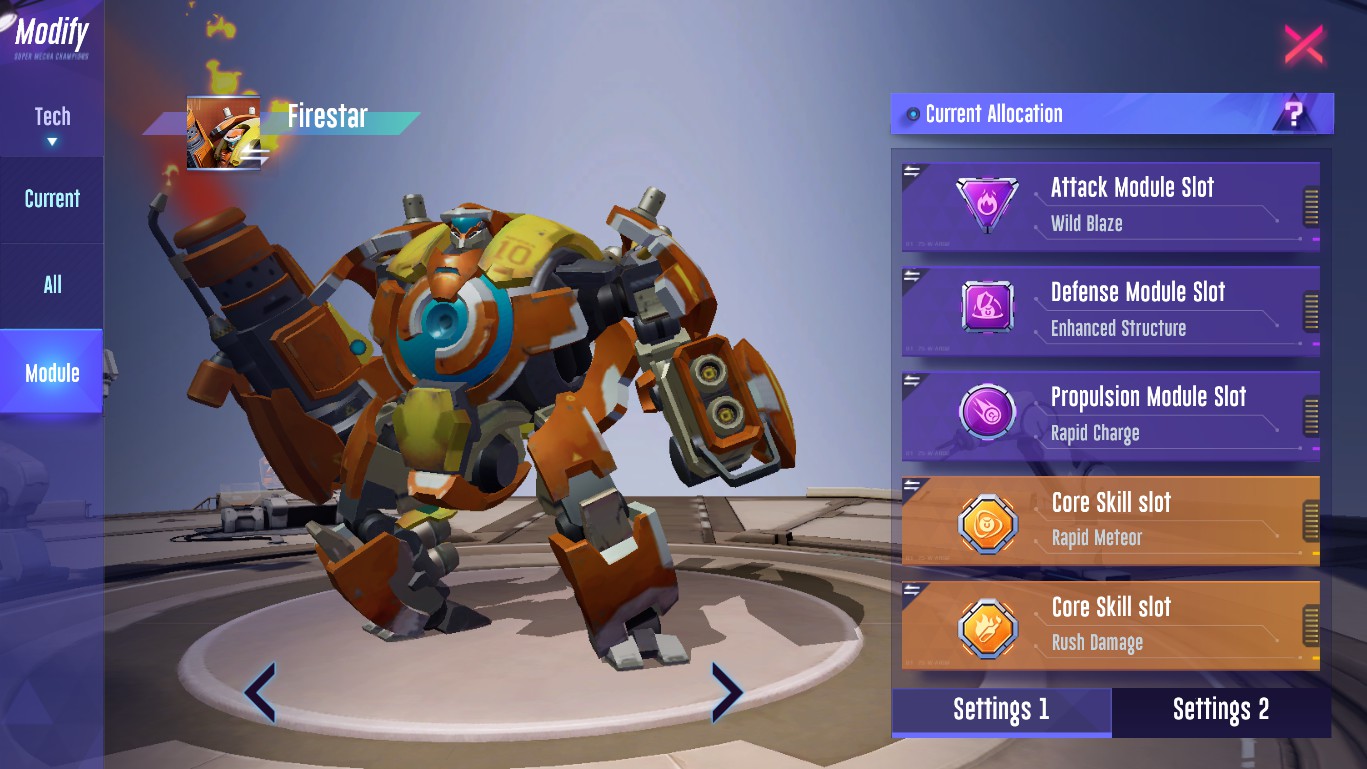The image size is (1367, 769).
Task: Select the Module tab
Action: tap(52, 373)
